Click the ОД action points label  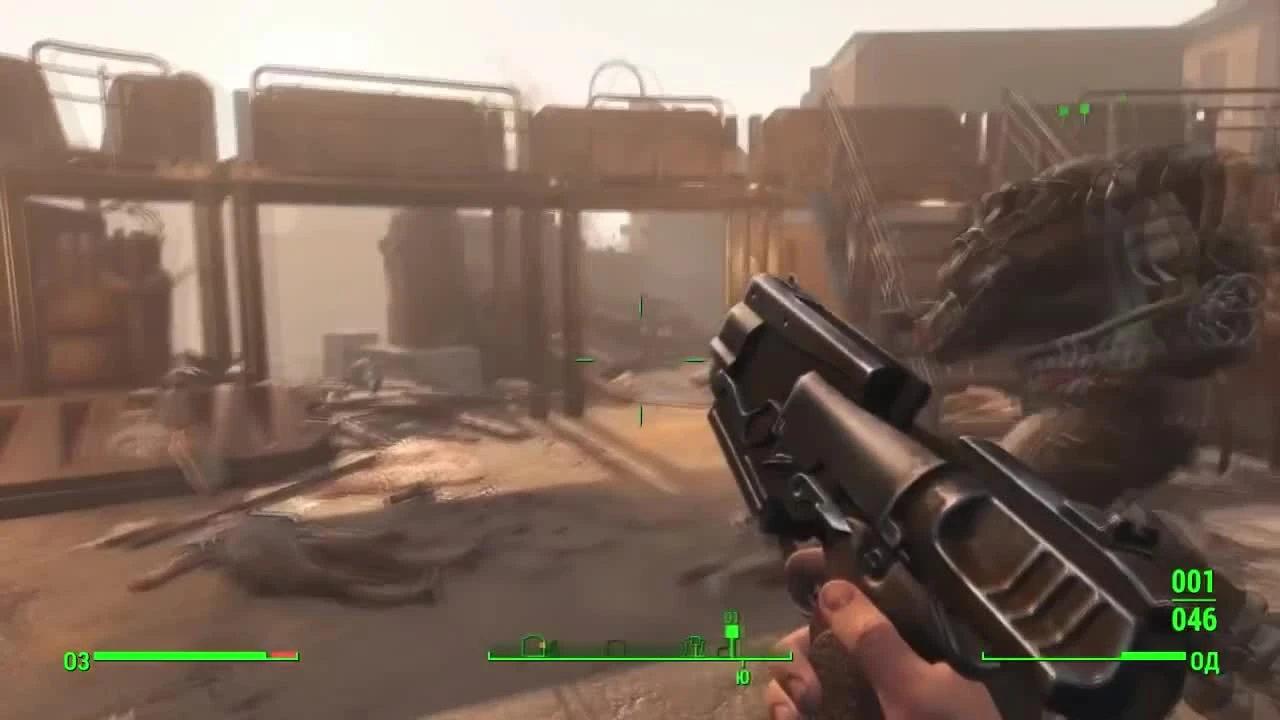click(x=1203, y=660)
